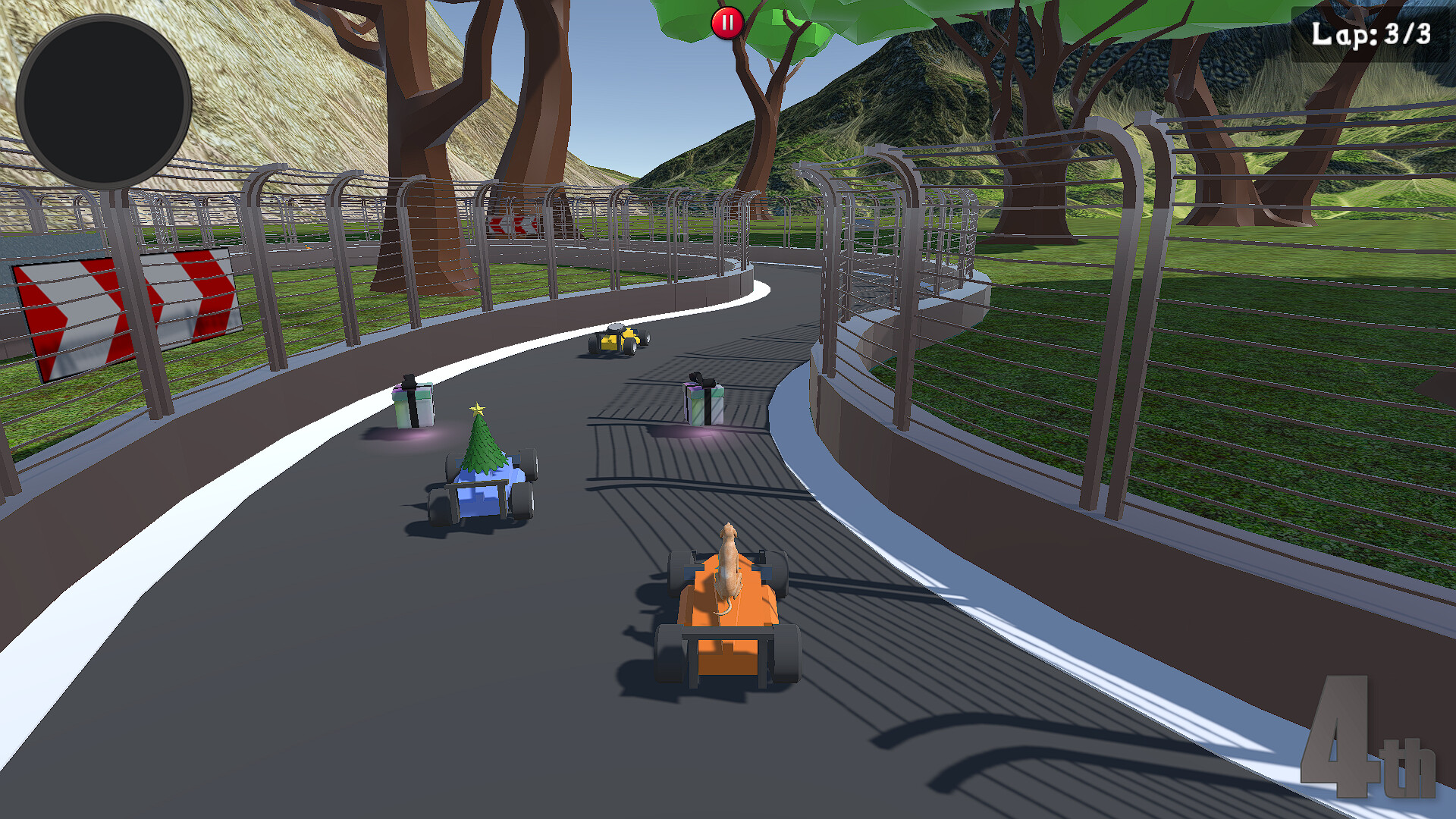This screenshot has height=819, width=1456.
Task: Click the orange player kart with the dog
Action: click(730, 622)
